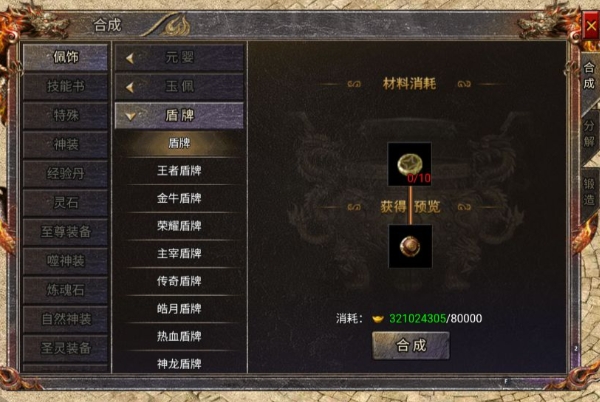The height and width of the screenshot is (402, 600).
Task: Click the 合成 craft button
Action: (x=410, y=345)
